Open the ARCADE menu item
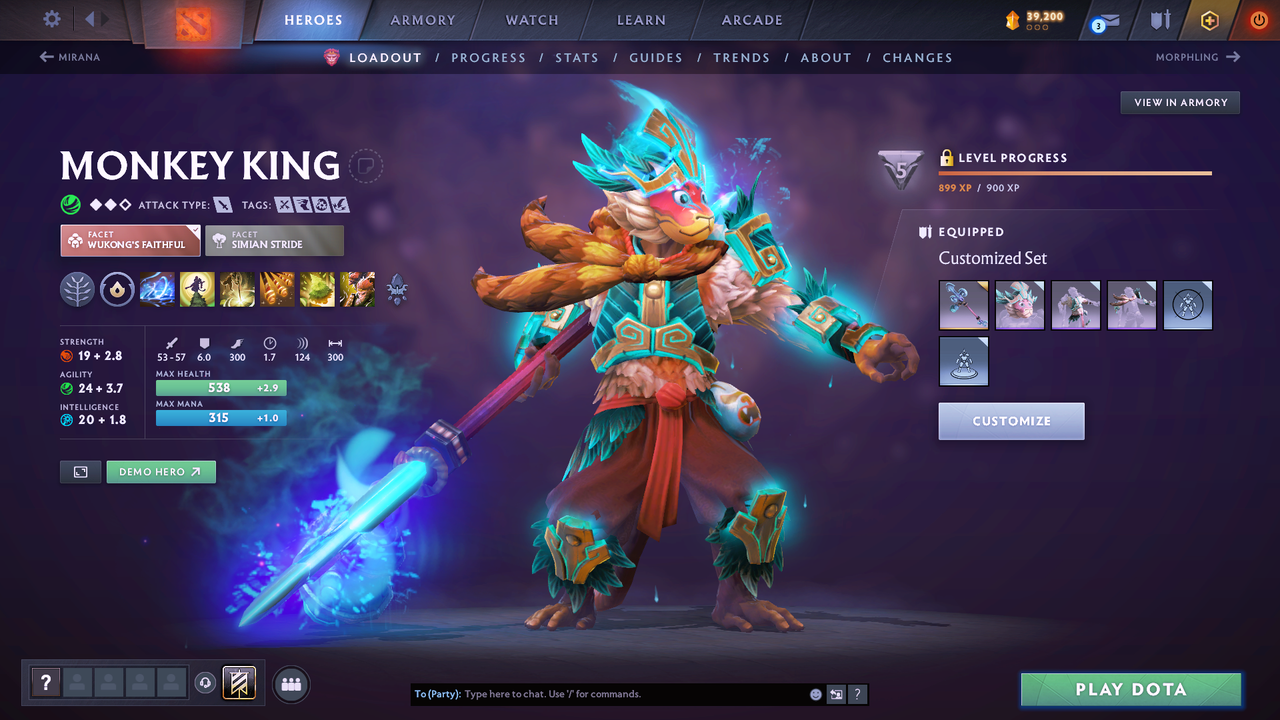 tap(751, 20)
